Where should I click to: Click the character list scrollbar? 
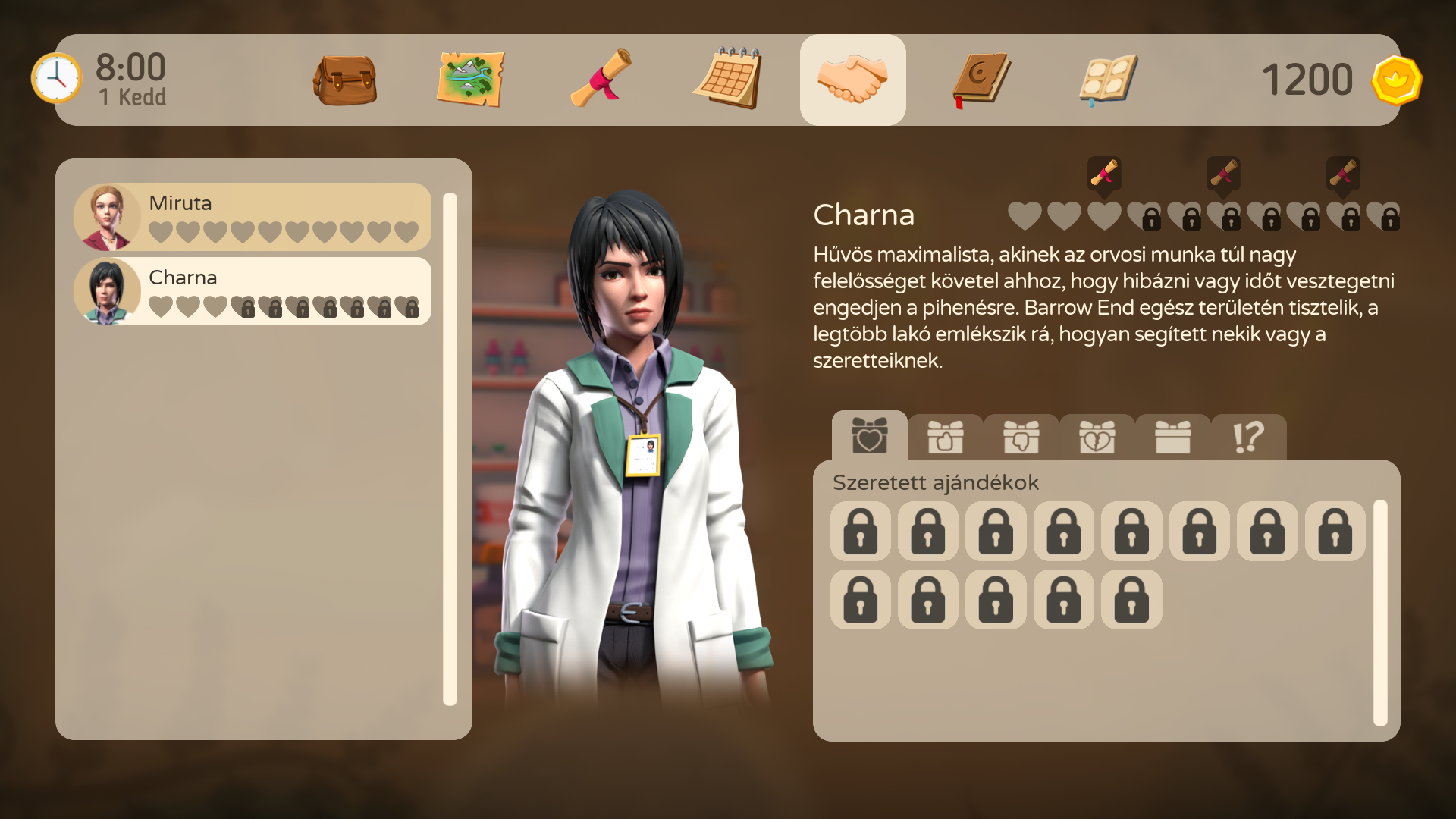[450, 449]
